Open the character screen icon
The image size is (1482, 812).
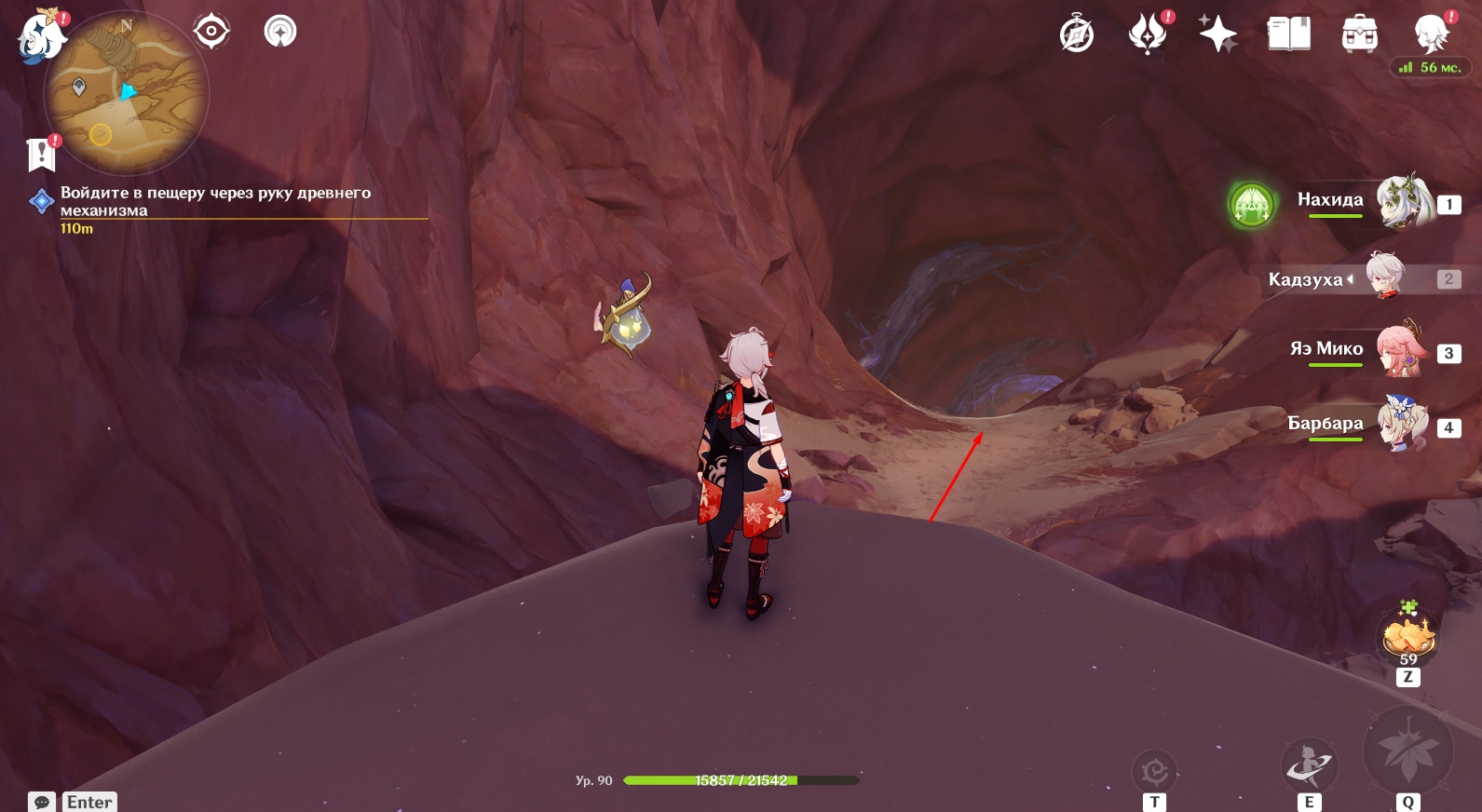1431,35
